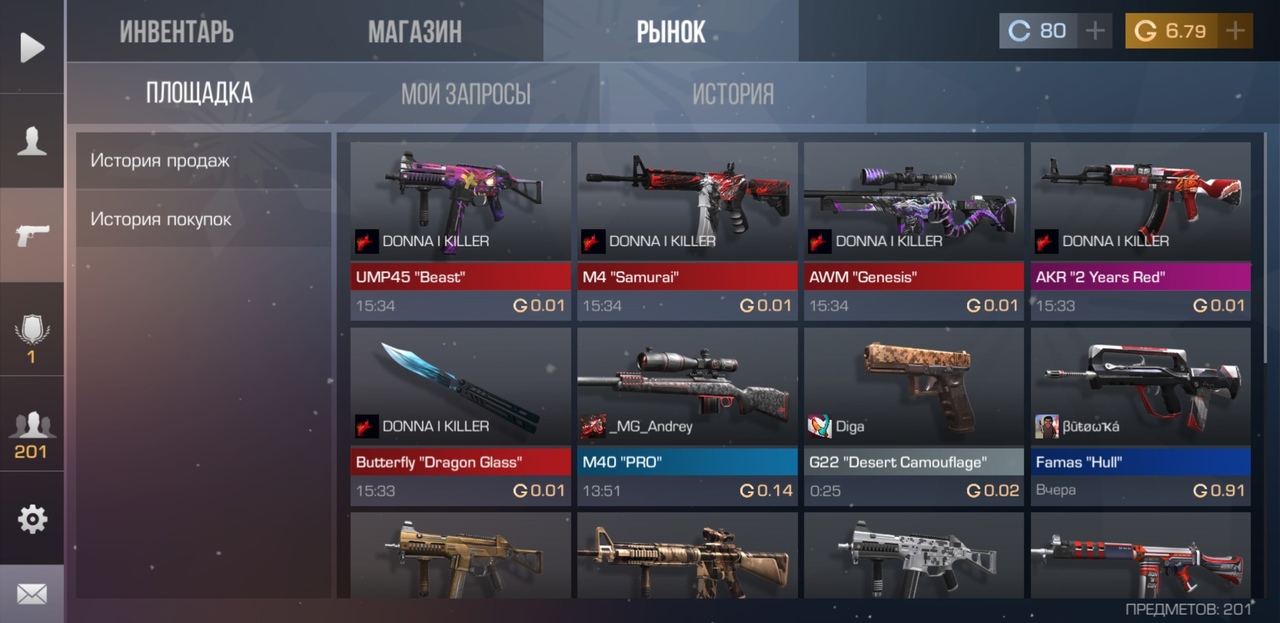Select the Рынок tab

[671, 31]
